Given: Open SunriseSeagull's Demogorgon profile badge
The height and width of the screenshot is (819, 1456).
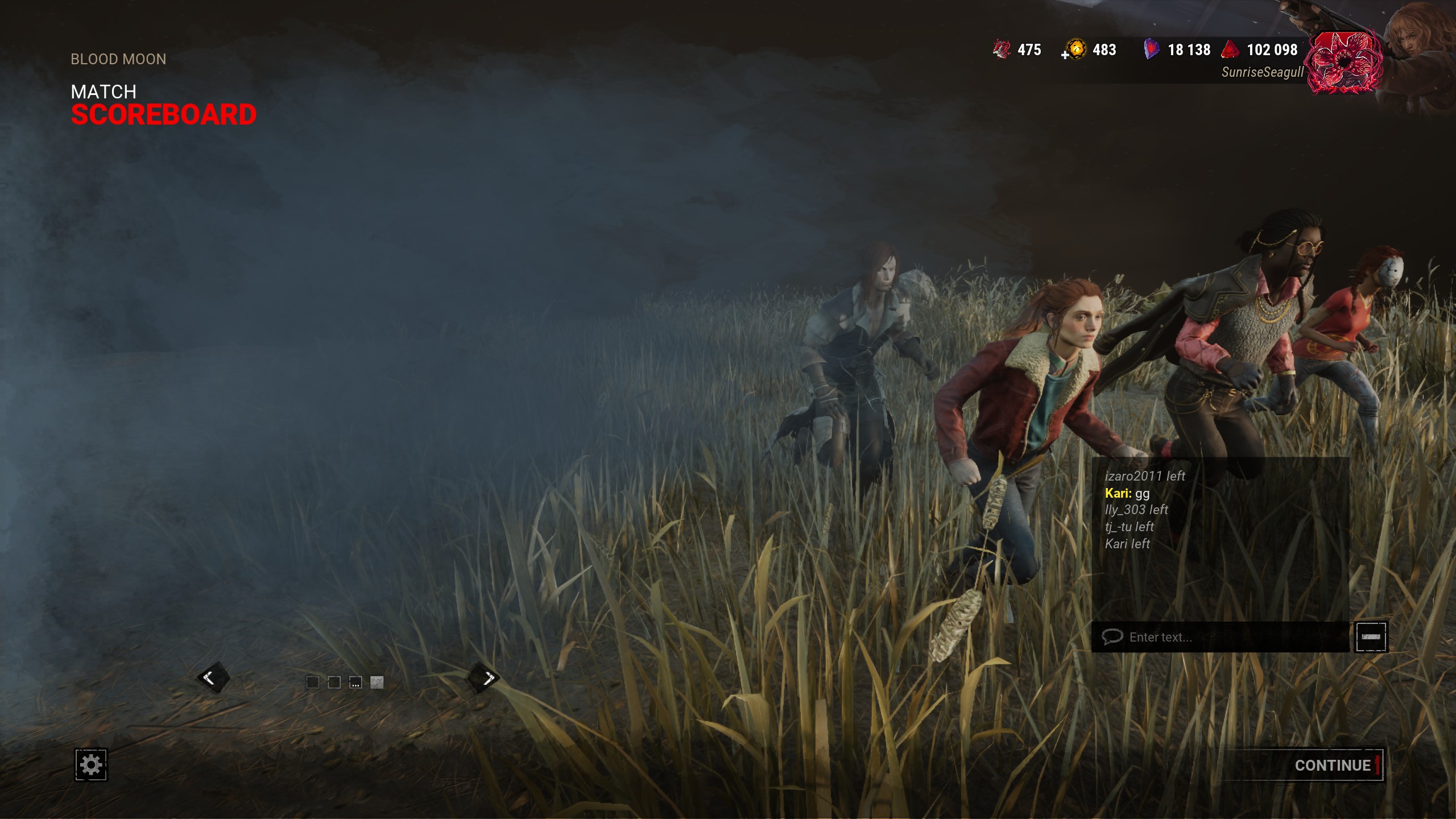Looking at the screenshot, I should (1343, 62).
